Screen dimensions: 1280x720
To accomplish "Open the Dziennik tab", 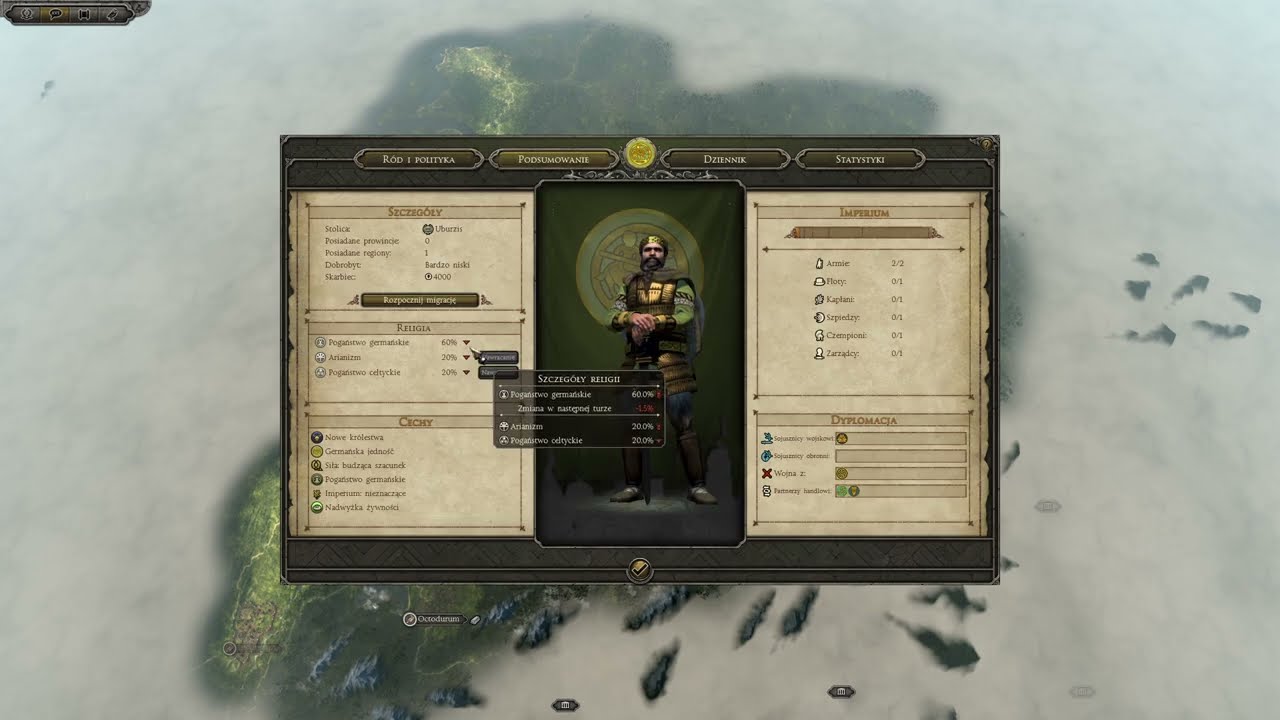I will (725, 159).
